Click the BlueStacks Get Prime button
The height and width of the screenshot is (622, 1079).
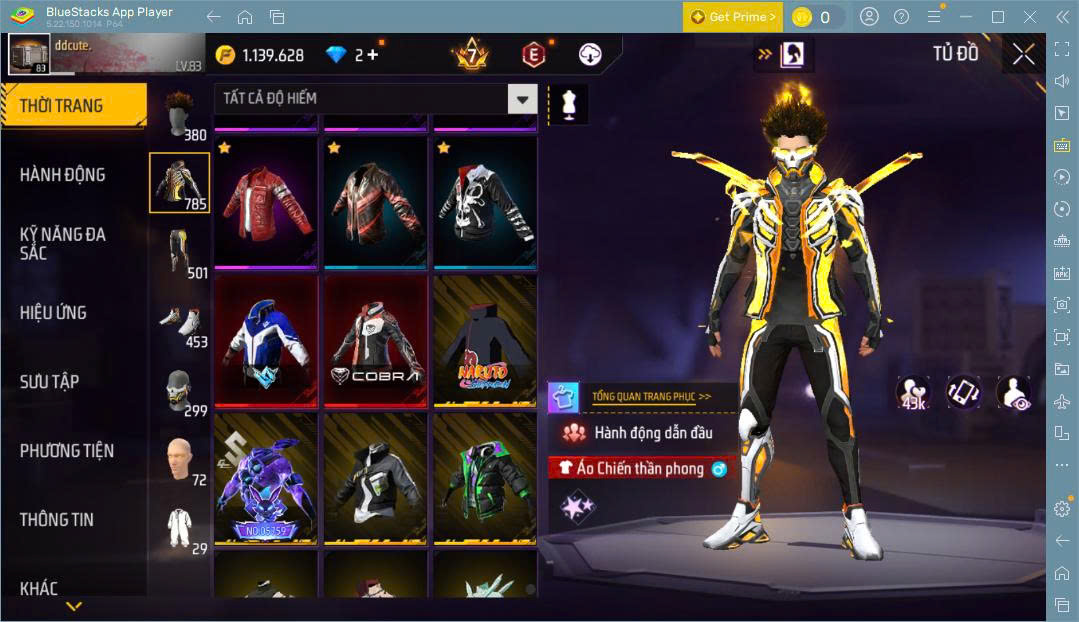click(x=733, y=17)
